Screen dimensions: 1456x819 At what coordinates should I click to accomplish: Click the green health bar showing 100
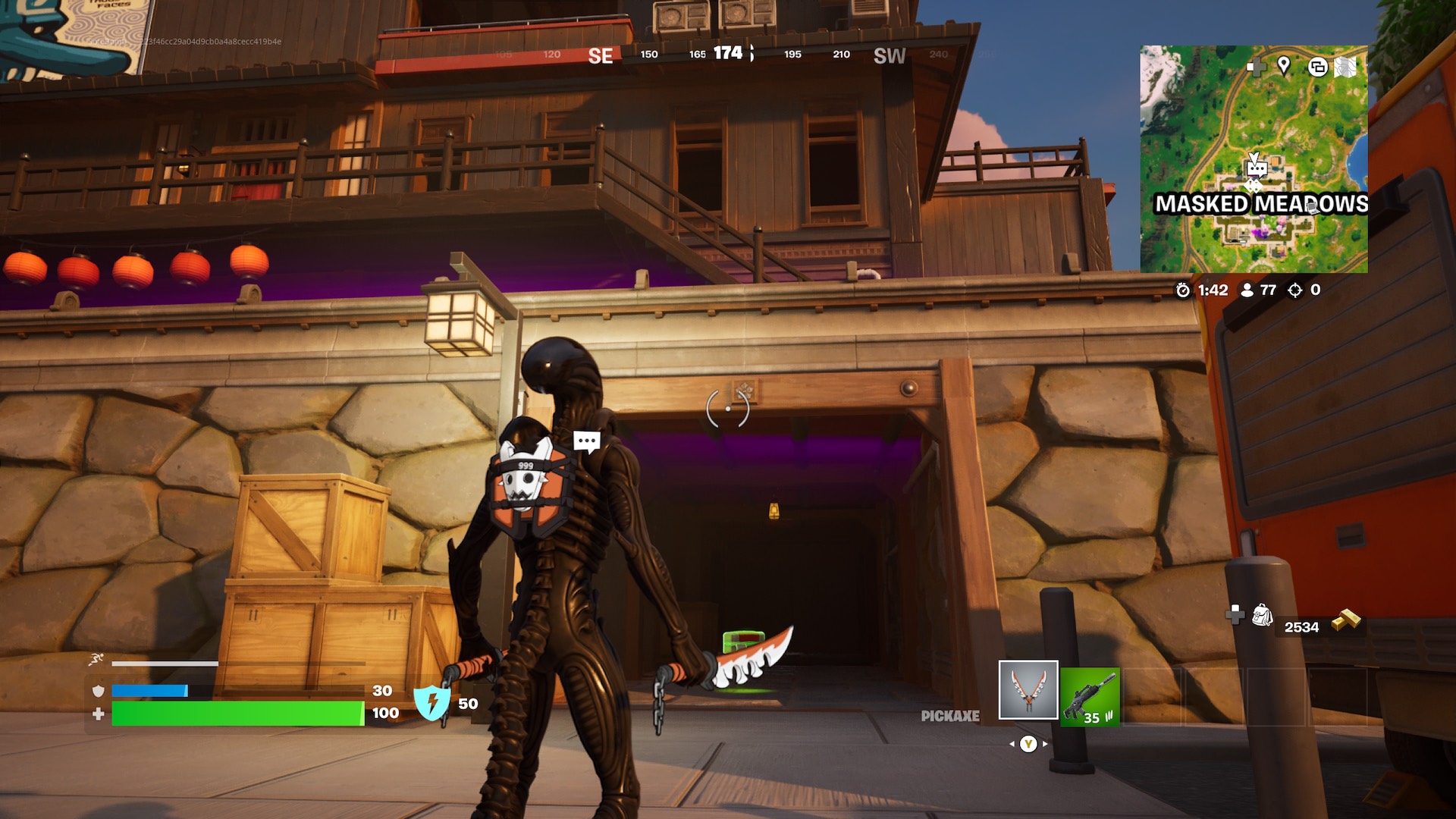click(243, 713)
